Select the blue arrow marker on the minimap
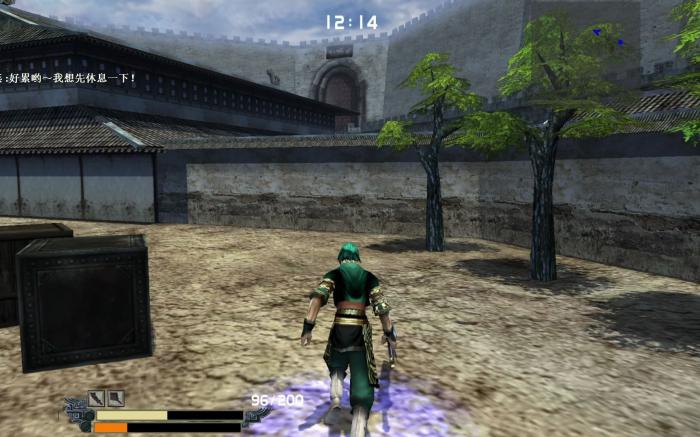The width and height of the screenshot is (700, 437). (597, 32)
